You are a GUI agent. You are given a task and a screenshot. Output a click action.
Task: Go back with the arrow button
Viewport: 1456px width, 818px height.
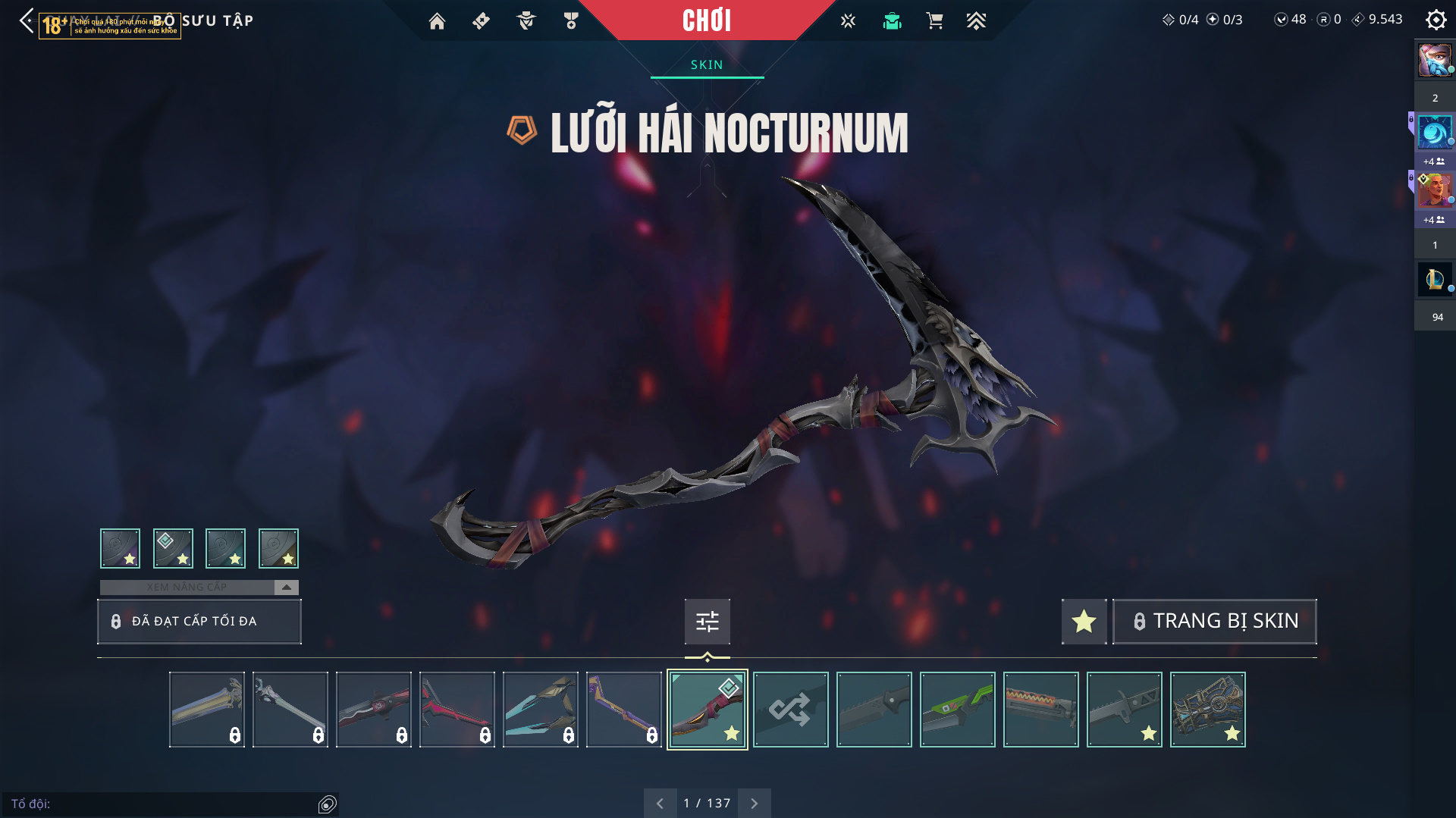coord(27,20)
